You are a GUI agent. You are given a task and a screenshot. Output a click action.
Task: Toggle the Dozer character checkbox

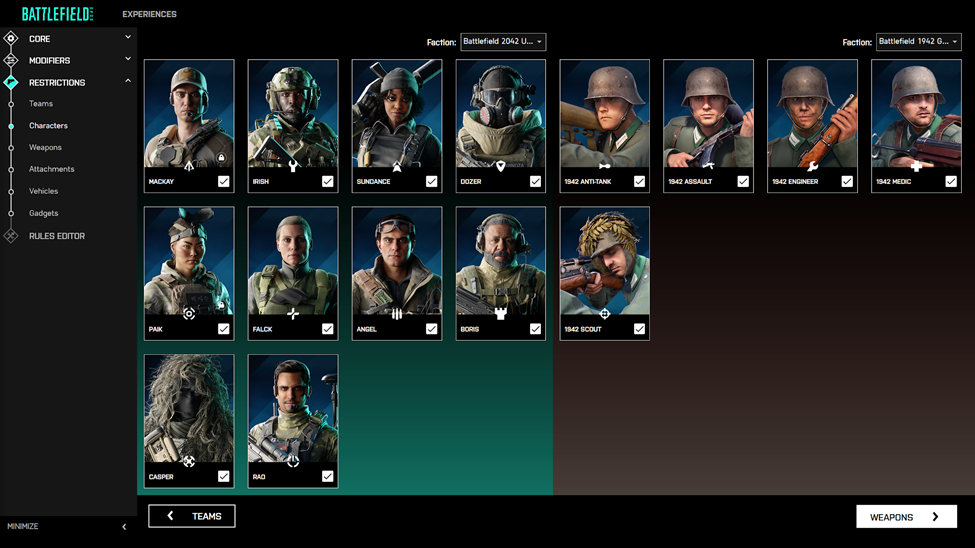(535, 182)
